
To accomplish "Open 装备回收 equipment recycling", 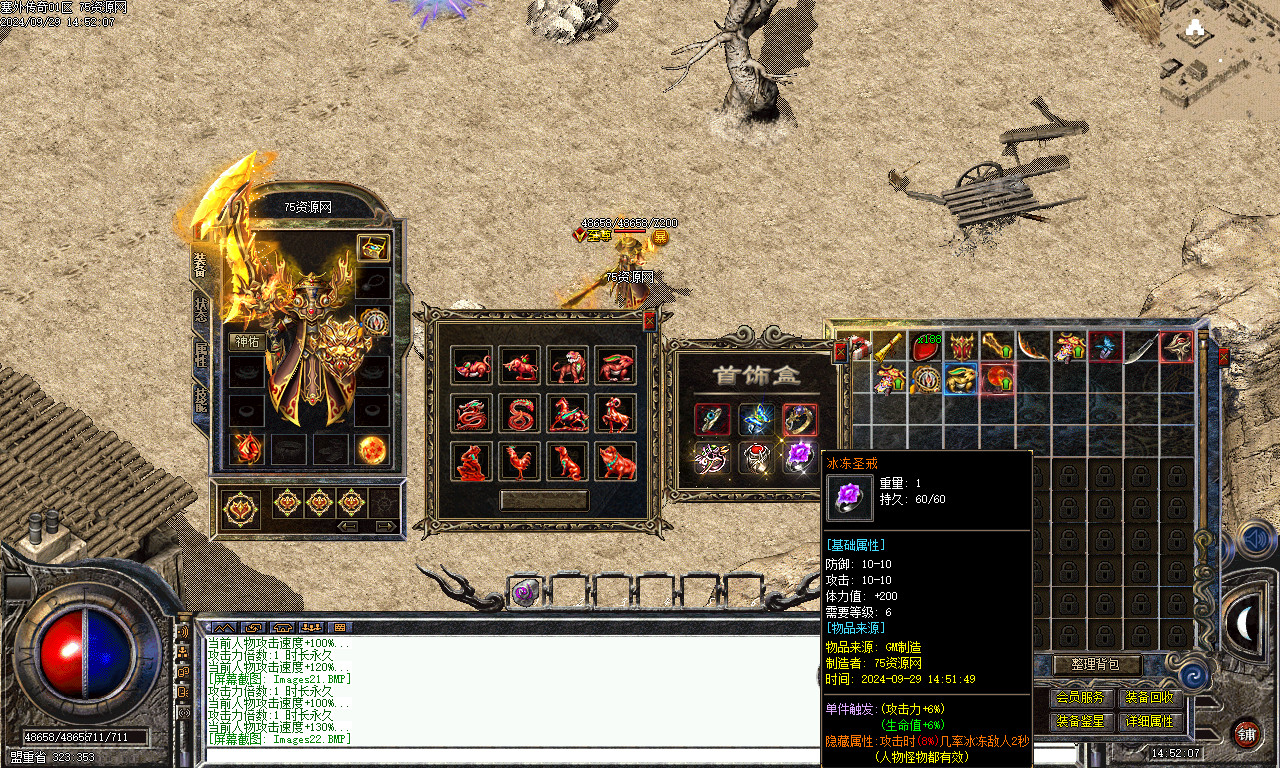I will pos(1150,697).
